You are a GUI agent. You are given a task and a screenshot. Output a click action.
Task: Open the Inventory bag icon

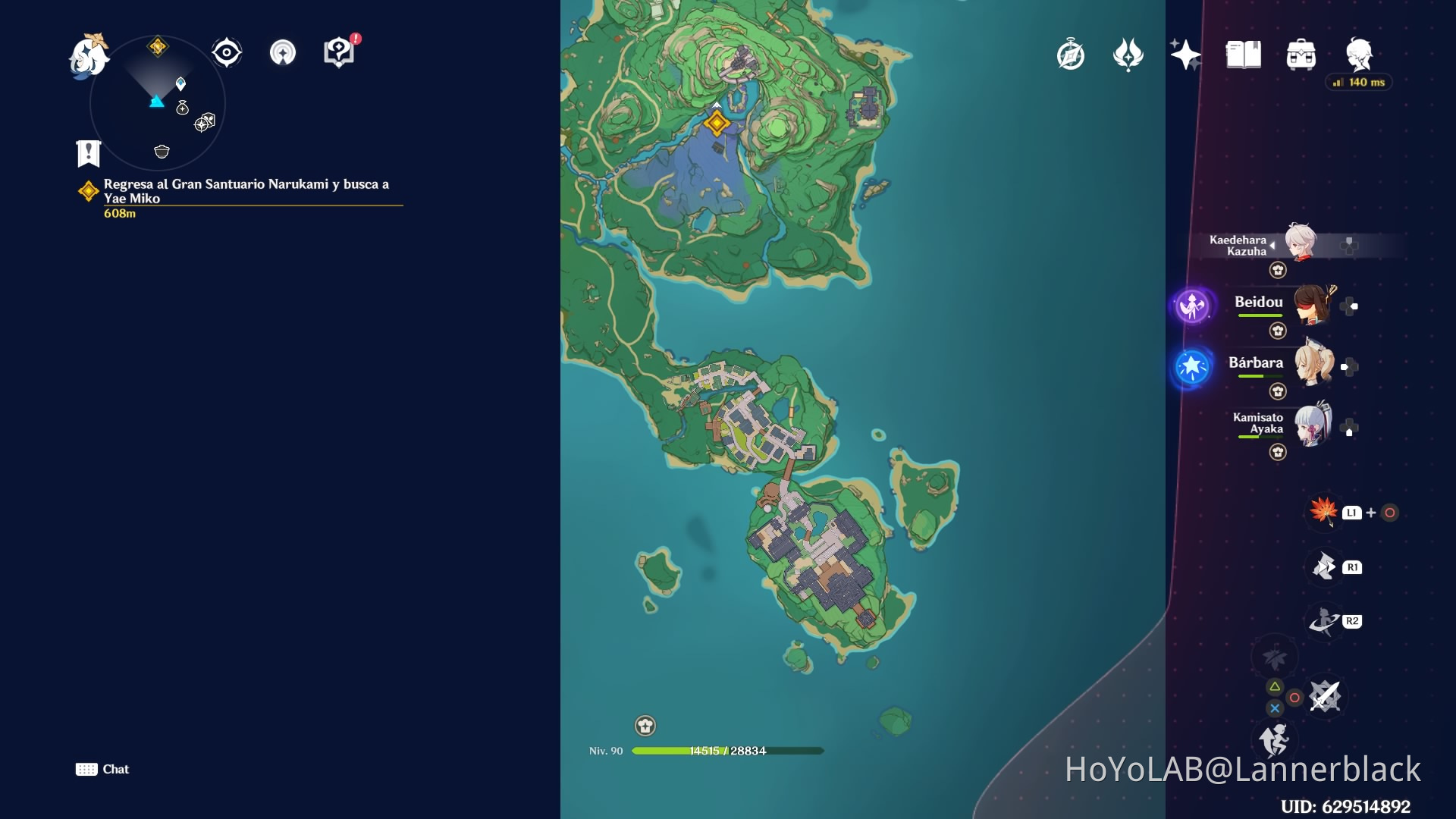(x=1301, y=55)
